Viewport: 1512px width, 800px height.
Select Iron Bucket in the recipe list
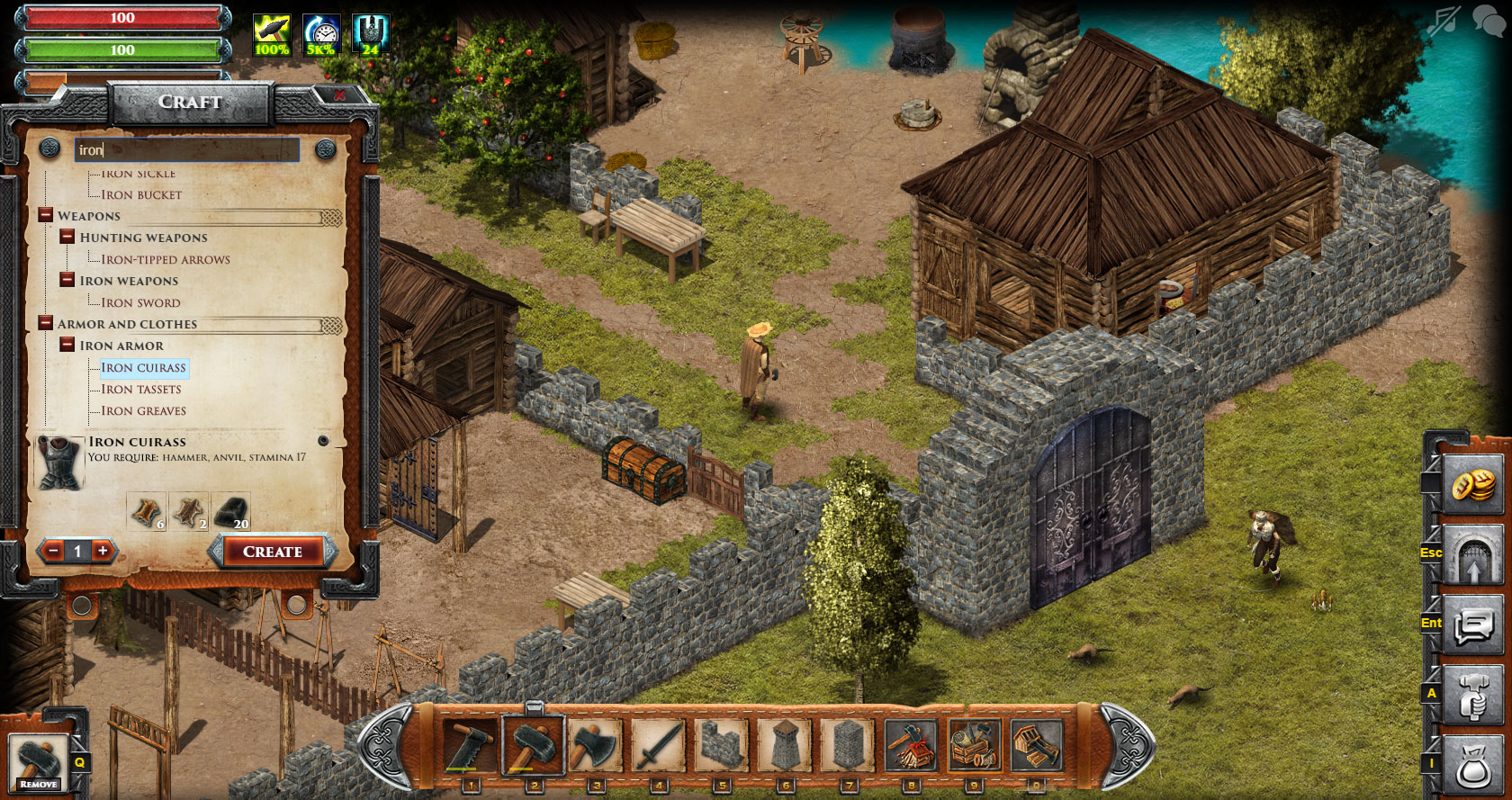click(x=141, y=195)
